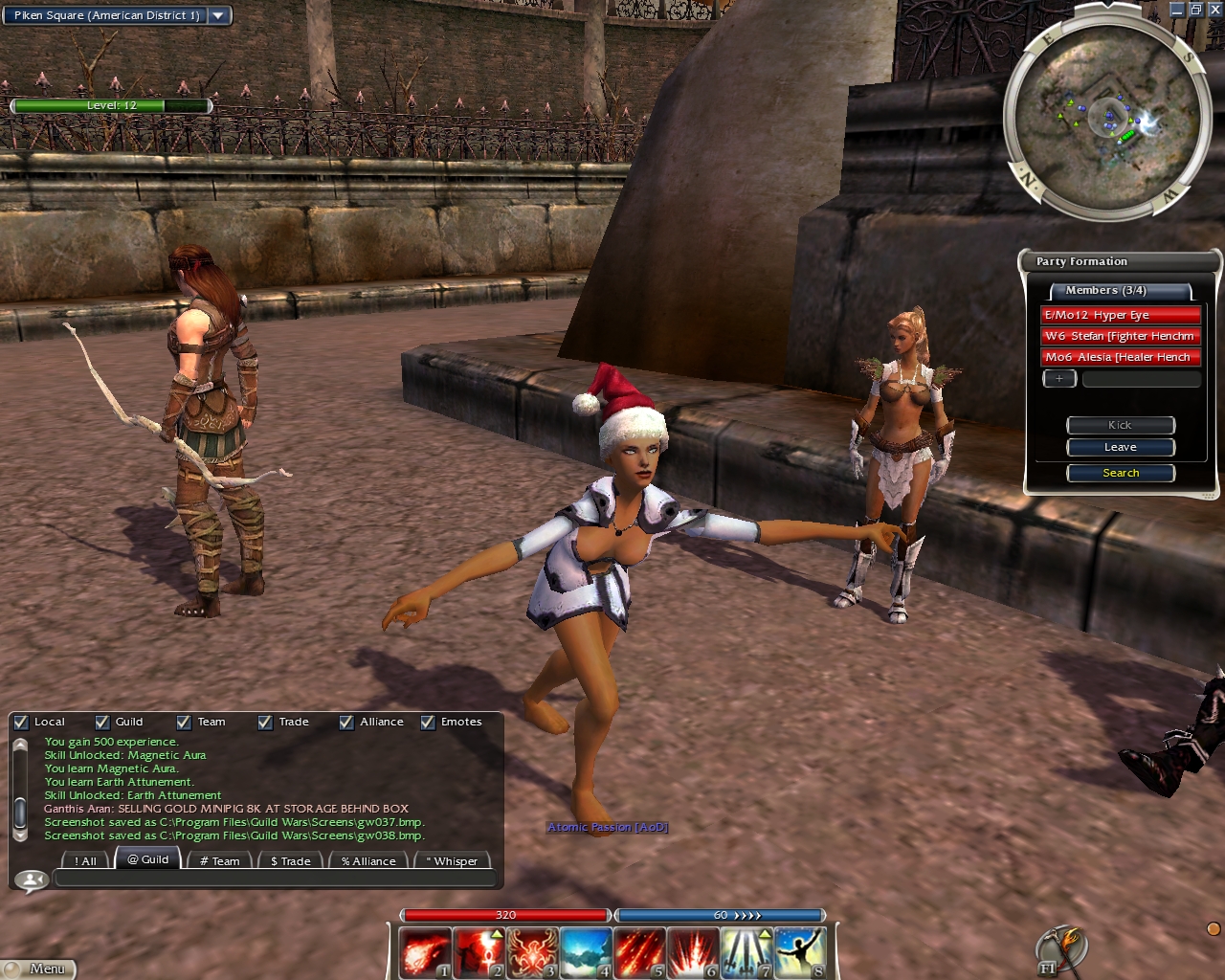
Task: Add a party member with plus button
Action: pyautogui.click(x=1059, y=379)
